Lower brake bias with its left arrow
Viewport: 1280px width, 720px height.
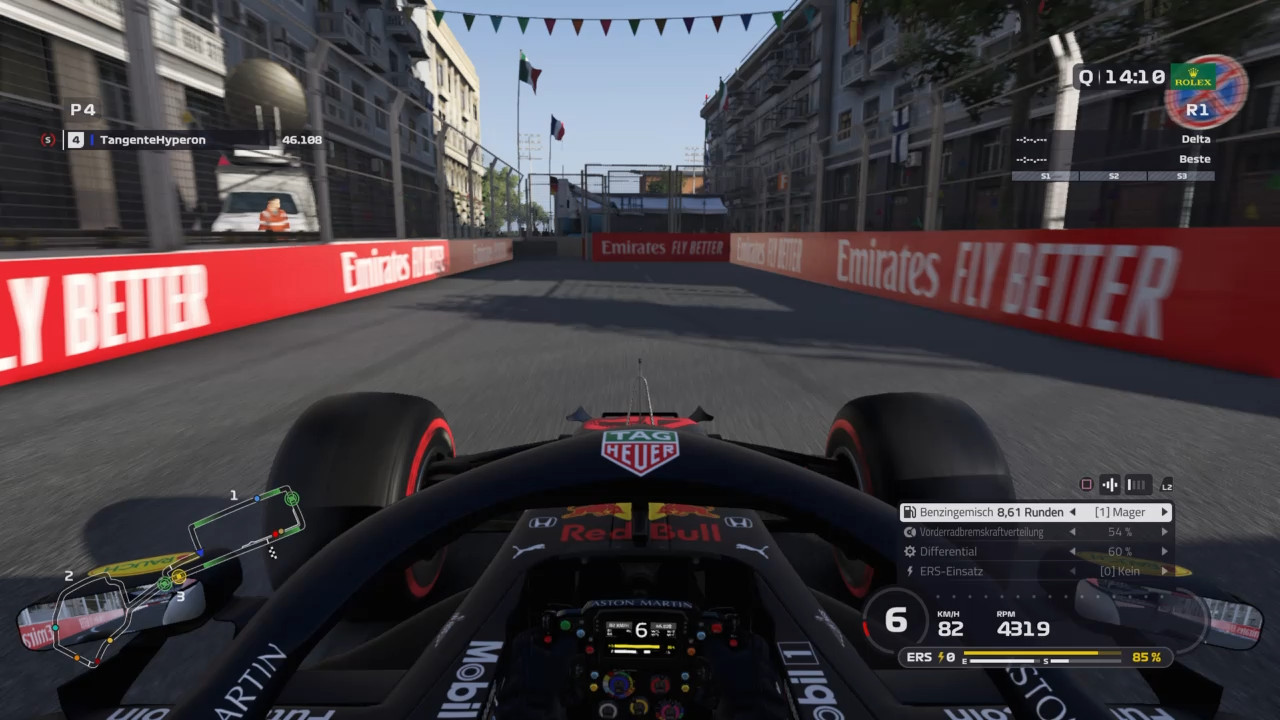click(x=1074, y=532)
